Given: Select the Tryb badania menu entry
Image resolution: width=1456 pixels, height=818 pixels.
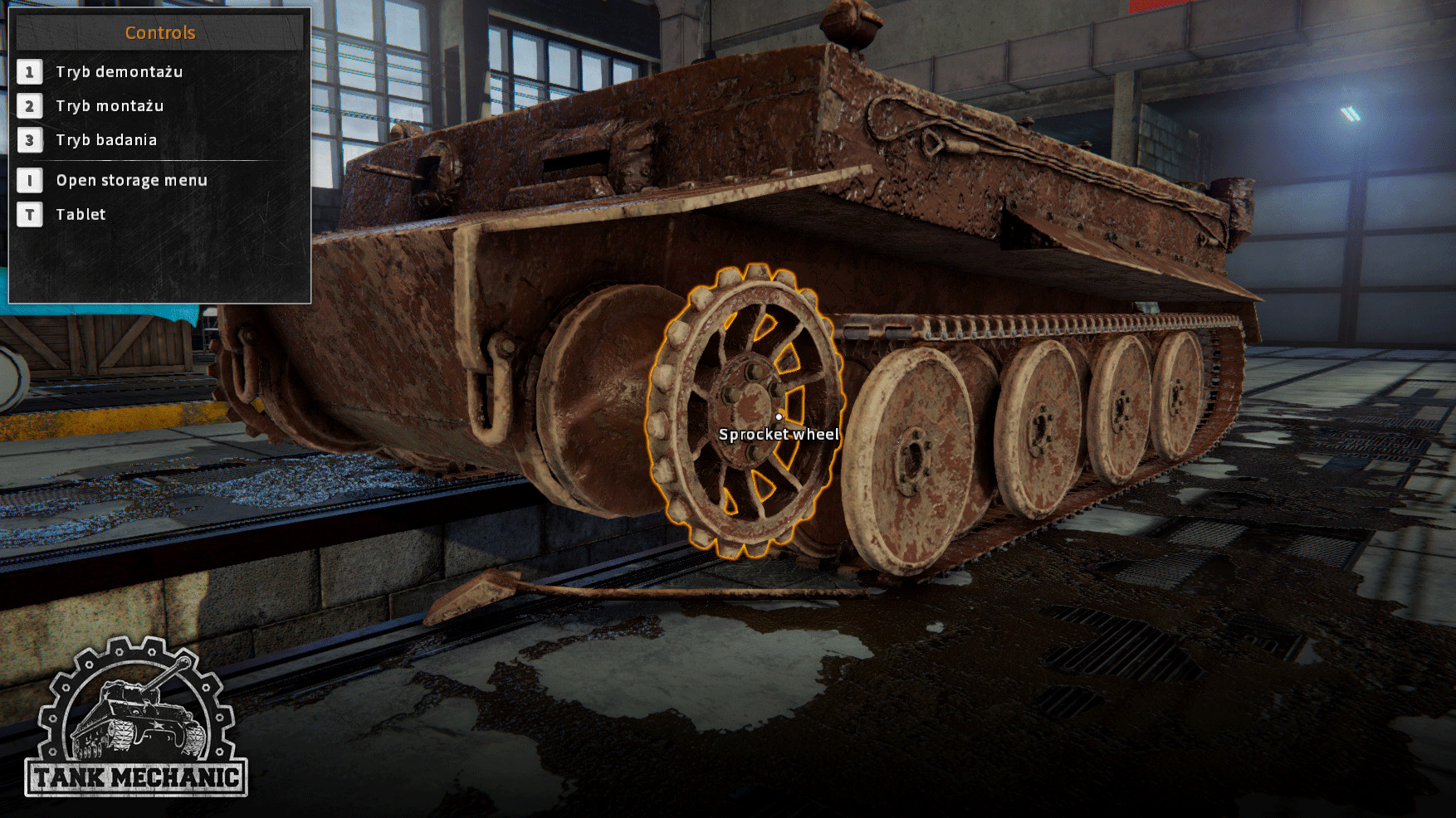Looking at the screenshot, I should tap(106, 140).
